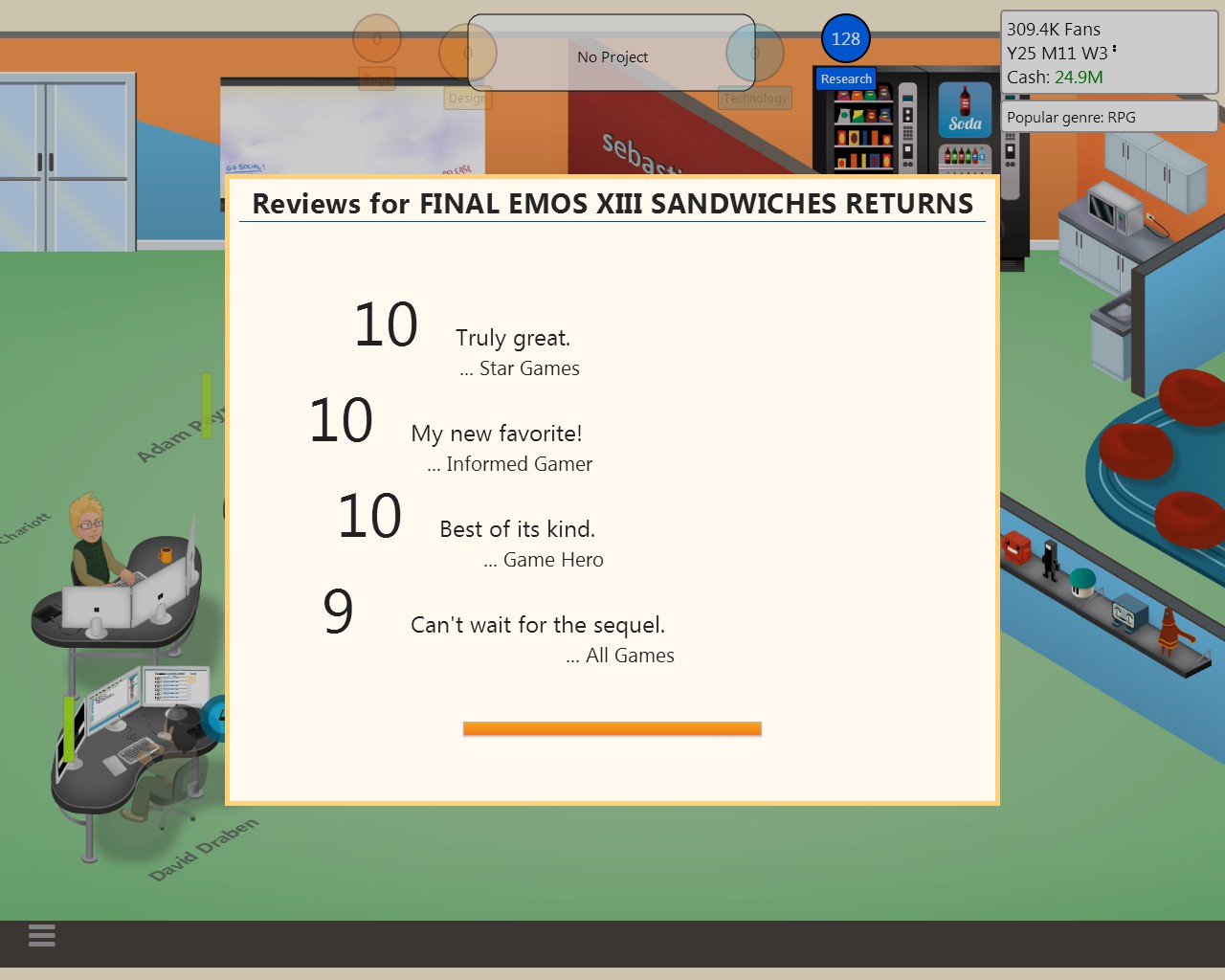The height and width of the screenshot is (980, 1225).
Task: Click the Bugs counter circle
Action: pyautogui.click(x=376, y=39)
